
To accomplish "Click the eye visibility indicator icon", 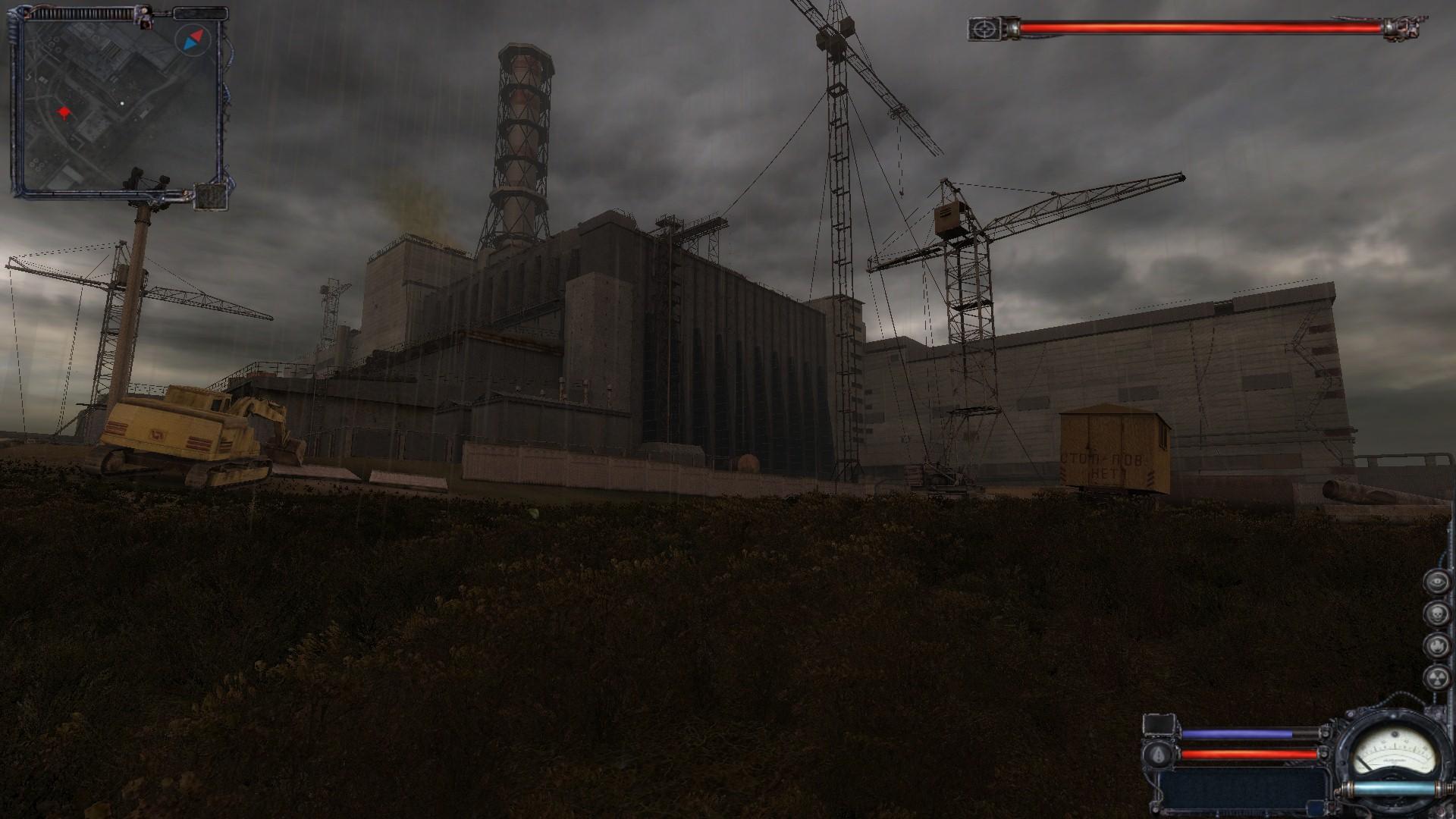I will click(1436, 582).
